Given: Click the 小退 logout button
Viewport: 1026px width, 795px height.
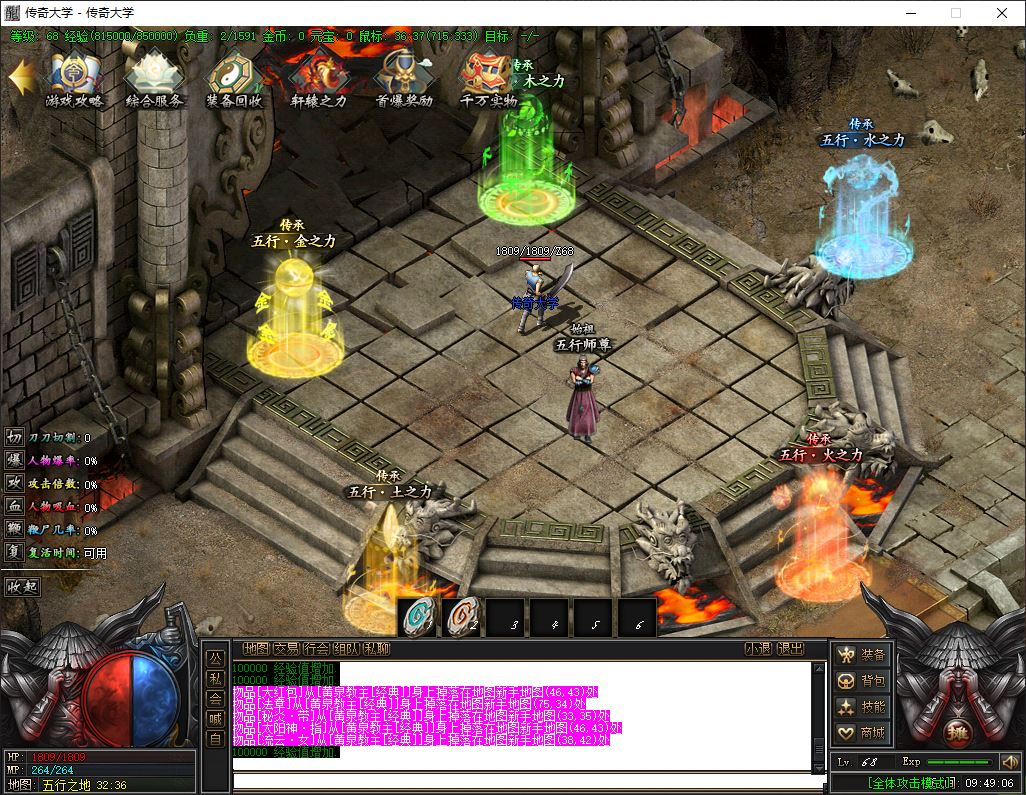Looking at the screenshot, I should [x=758, y=649].
